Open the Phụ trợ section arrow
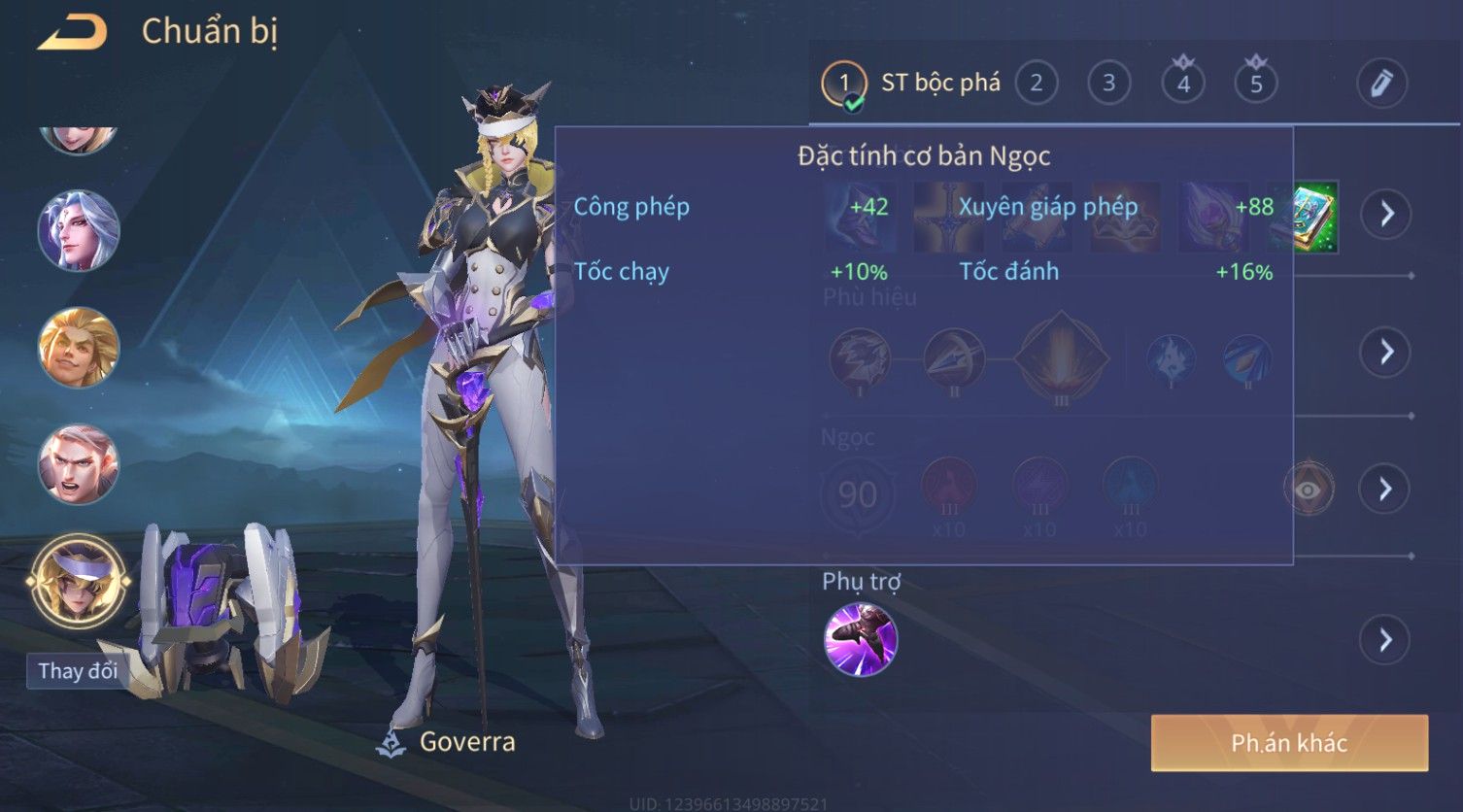1463x812 pixels. pos(1385,640)
